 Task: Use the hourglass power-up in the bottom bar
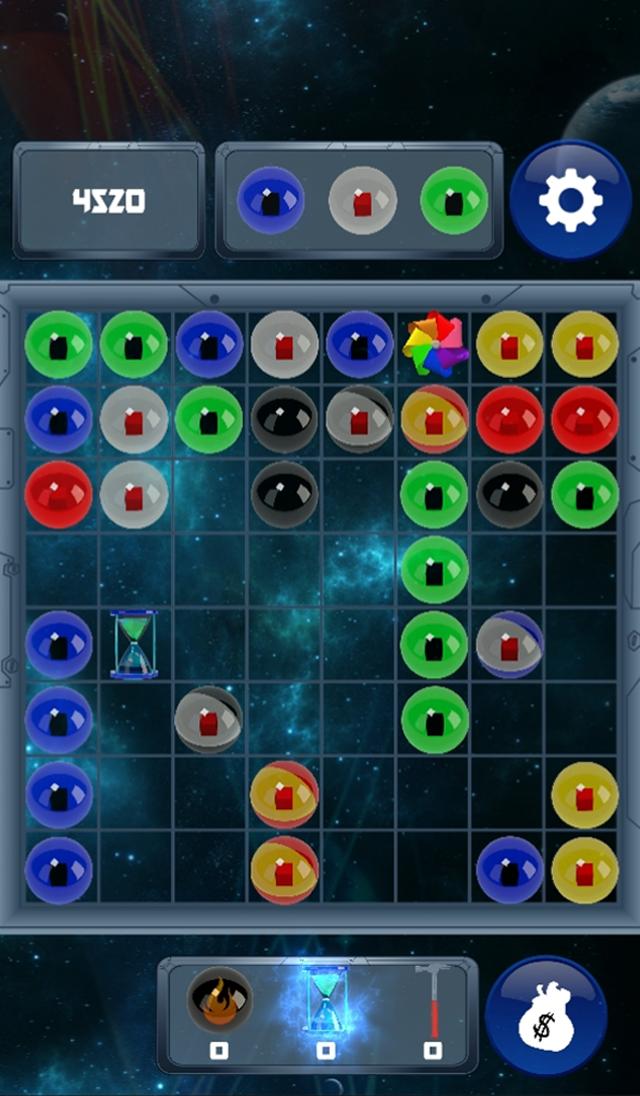[325, 1001]
